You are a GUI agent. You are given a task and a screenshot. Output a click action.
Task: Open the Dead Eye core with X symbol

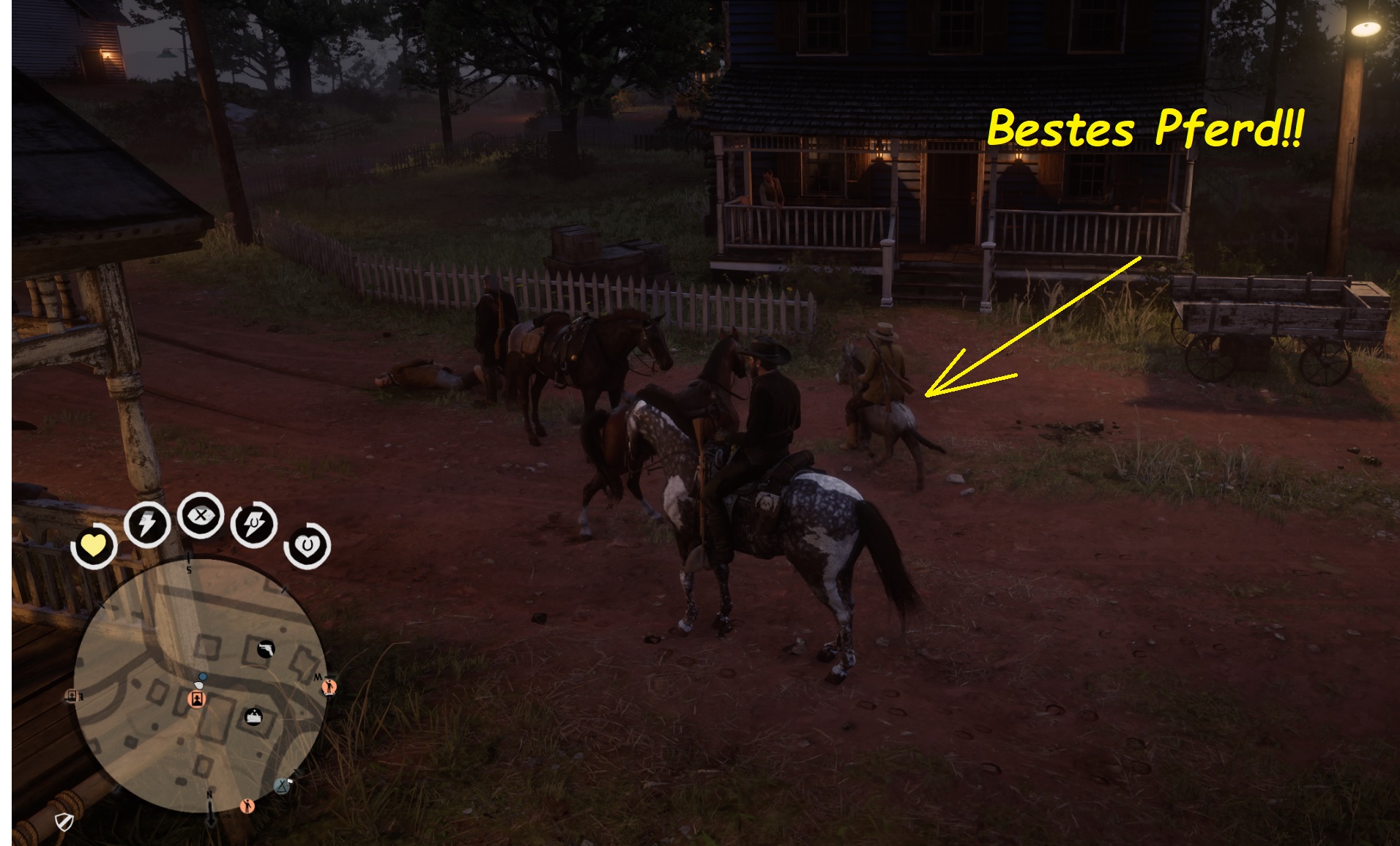(x=201, y=518)
